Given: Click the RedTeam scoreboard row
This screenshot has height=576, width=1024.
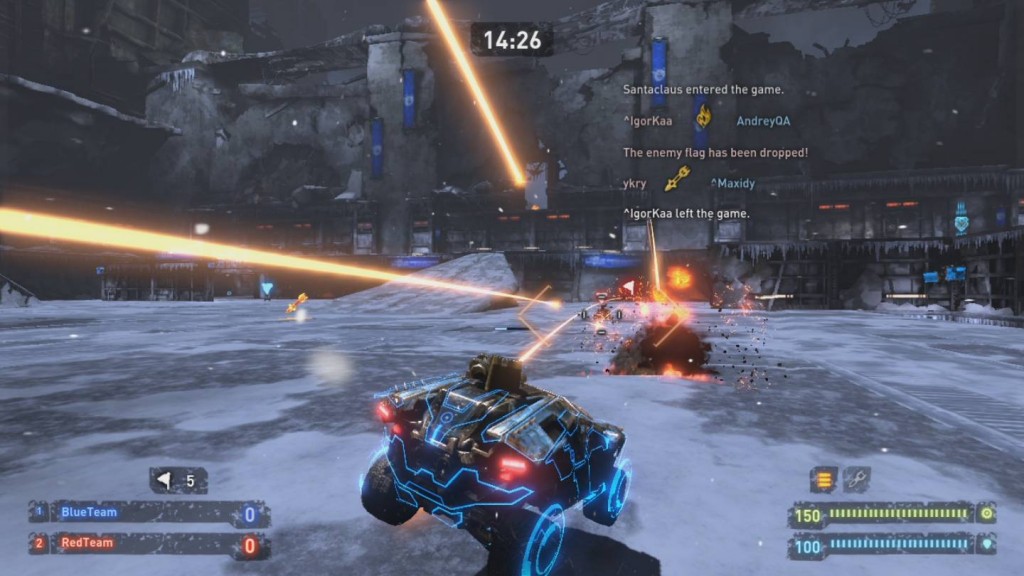Looking at the screenshot, I should pos(148,545).
